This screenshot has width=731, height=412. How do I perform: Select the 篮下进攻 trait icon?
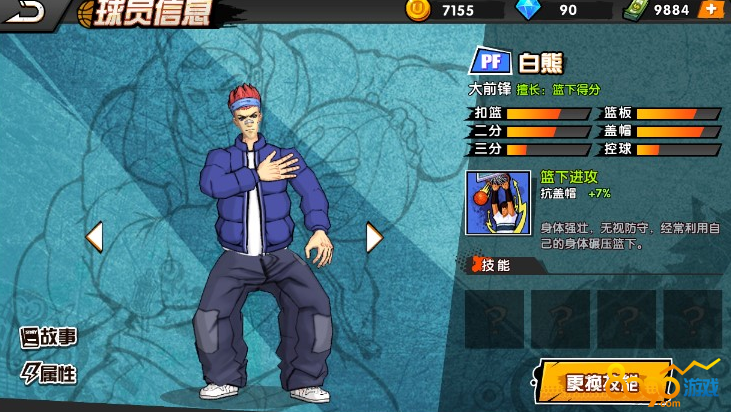(497, 203)
